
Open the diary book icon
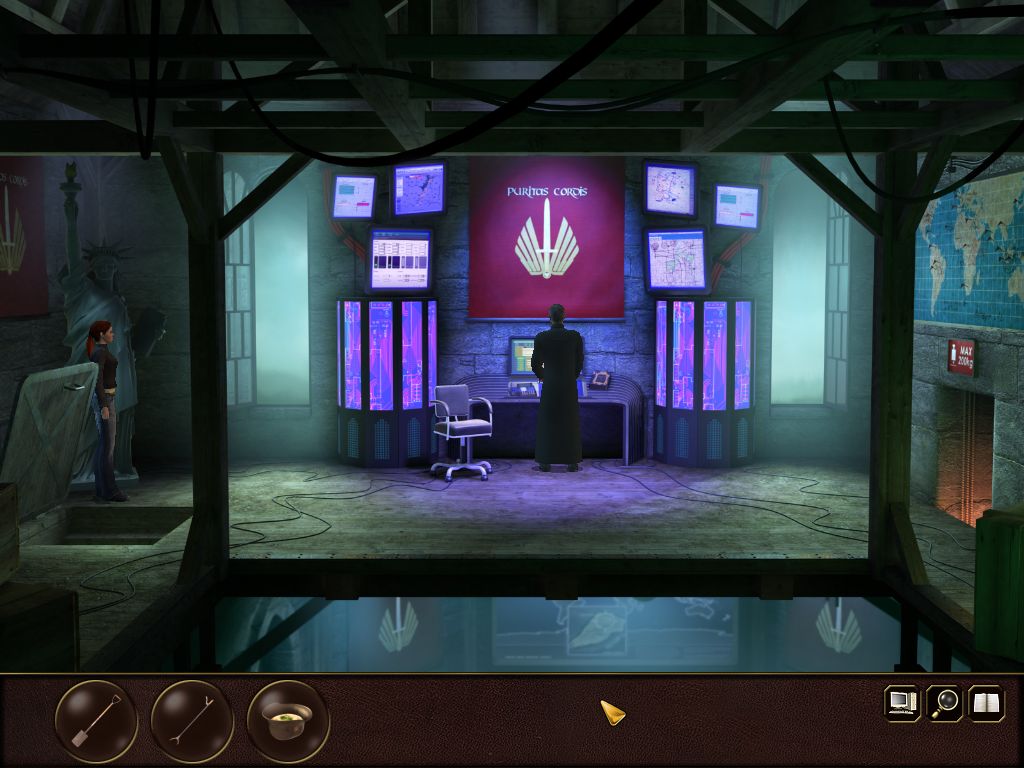click(x=986, y=702)
